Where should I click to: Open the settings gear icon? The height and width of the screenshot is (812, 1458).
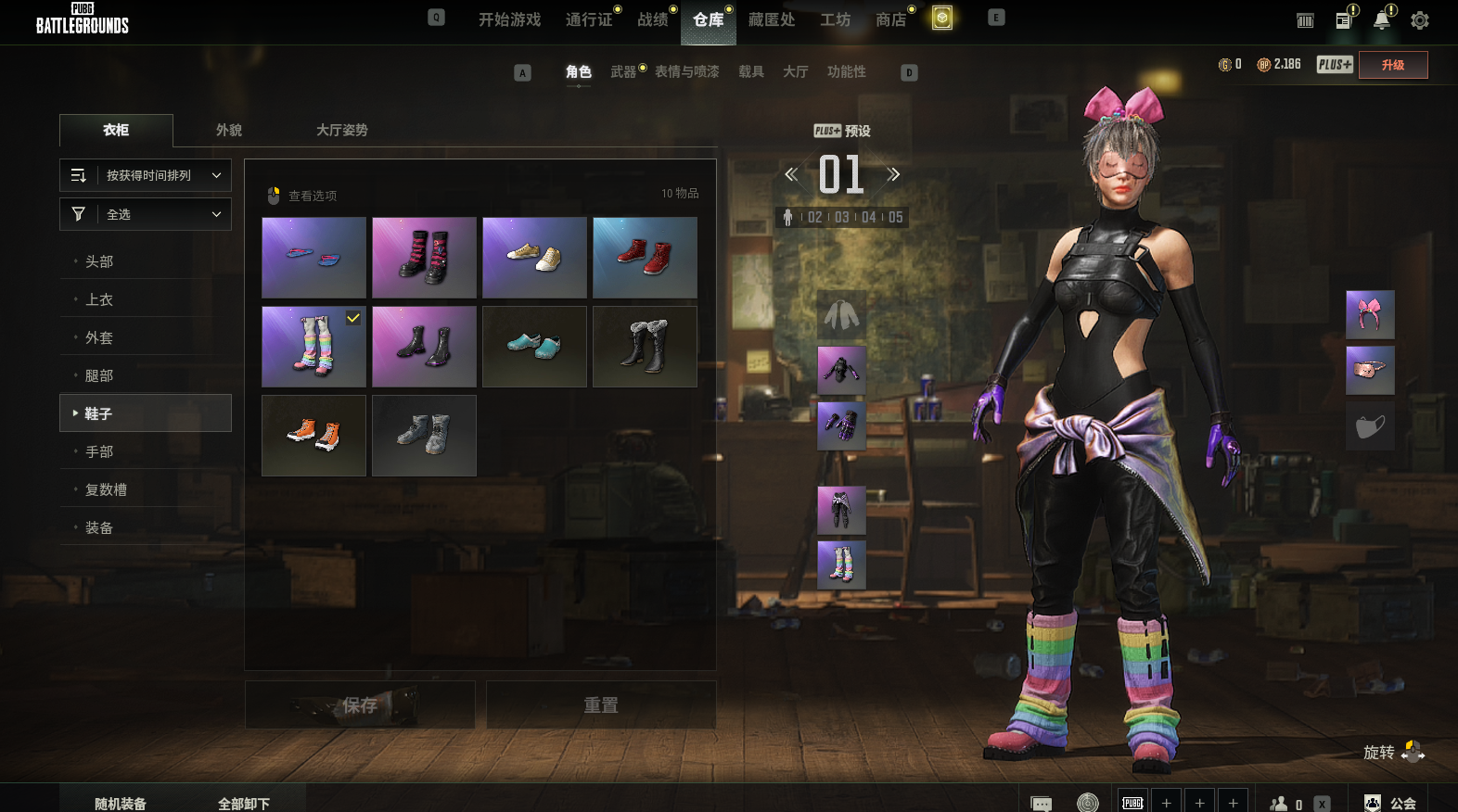1419,20
